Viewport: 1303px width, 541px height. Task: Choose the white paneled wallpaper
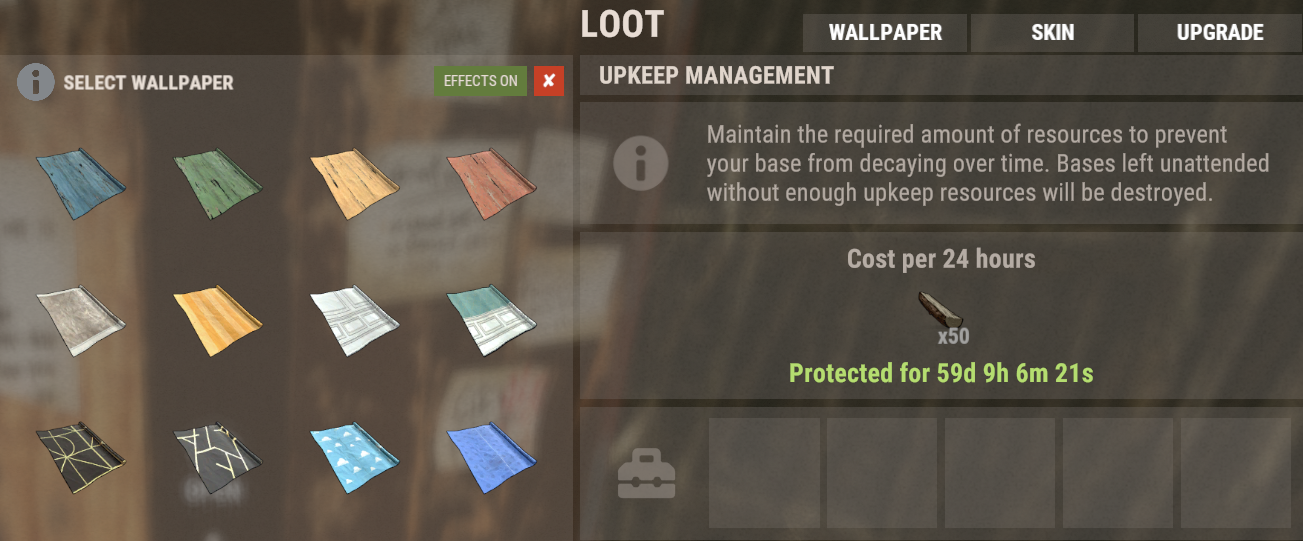pos(355,320)
